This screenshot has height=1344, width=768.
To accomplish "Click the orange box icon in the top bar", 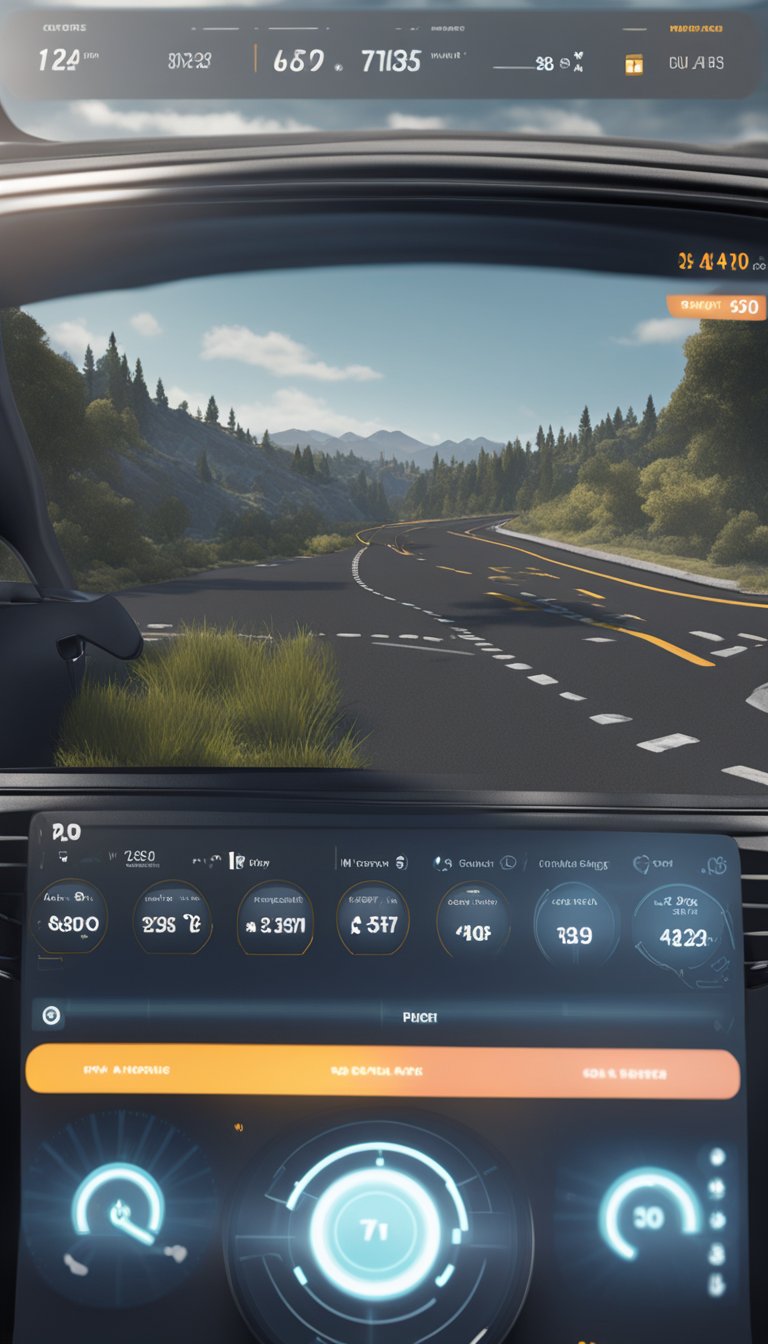I will 633,64.
